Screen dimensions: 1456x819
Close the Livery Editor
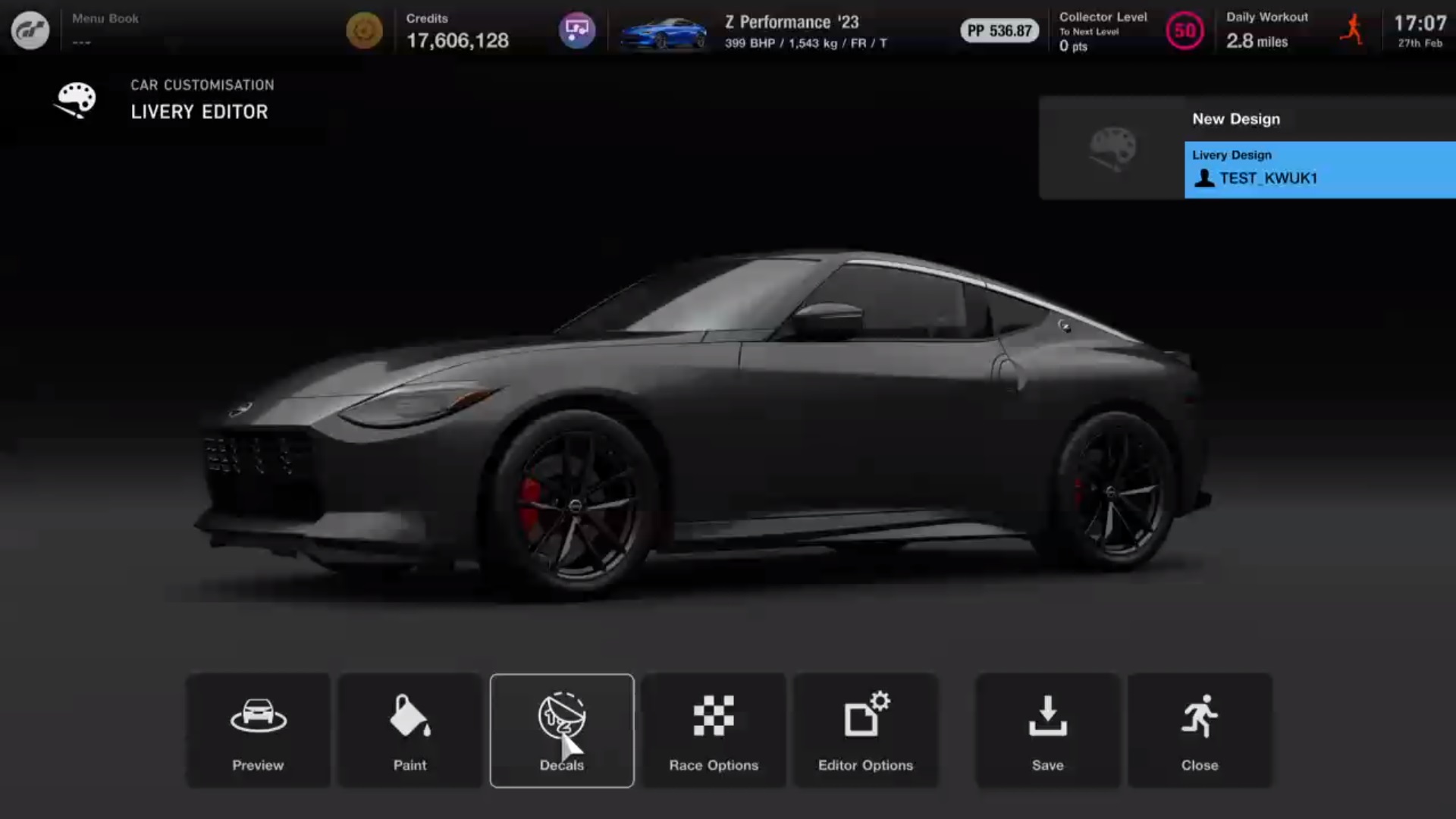[x=1200, y=730]
